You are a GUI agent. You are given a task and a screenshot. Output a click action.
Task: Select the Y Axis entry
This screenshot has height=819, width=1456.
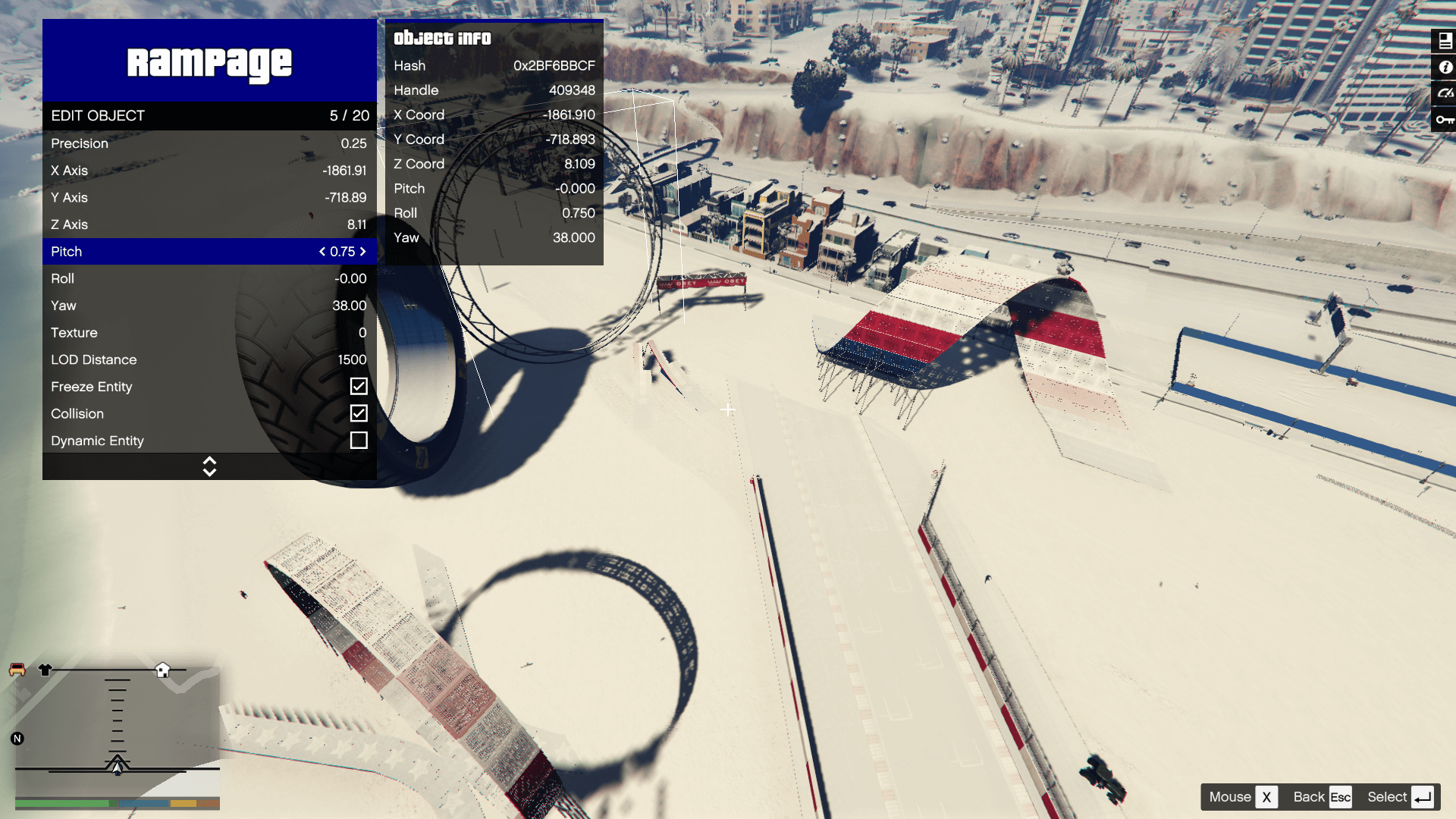(x=209, y=197)
